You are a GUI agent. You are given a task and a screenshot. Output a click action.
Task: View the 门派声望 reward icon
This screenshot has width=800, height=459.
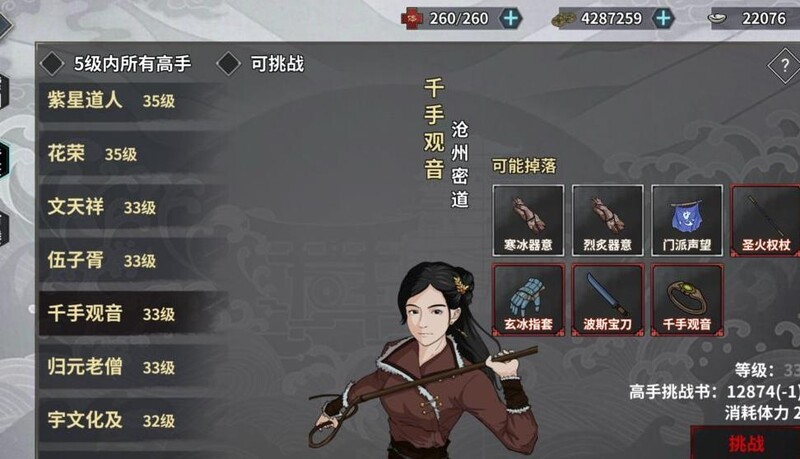pyautogui.click(x=686, y=219)
